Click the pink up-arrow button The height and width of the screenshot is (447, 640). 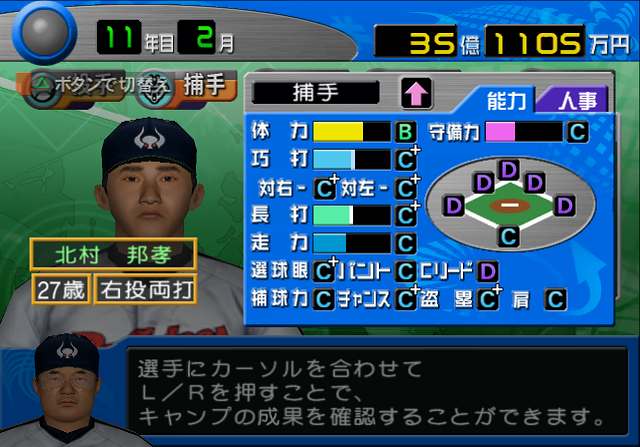tap(416, 94)
